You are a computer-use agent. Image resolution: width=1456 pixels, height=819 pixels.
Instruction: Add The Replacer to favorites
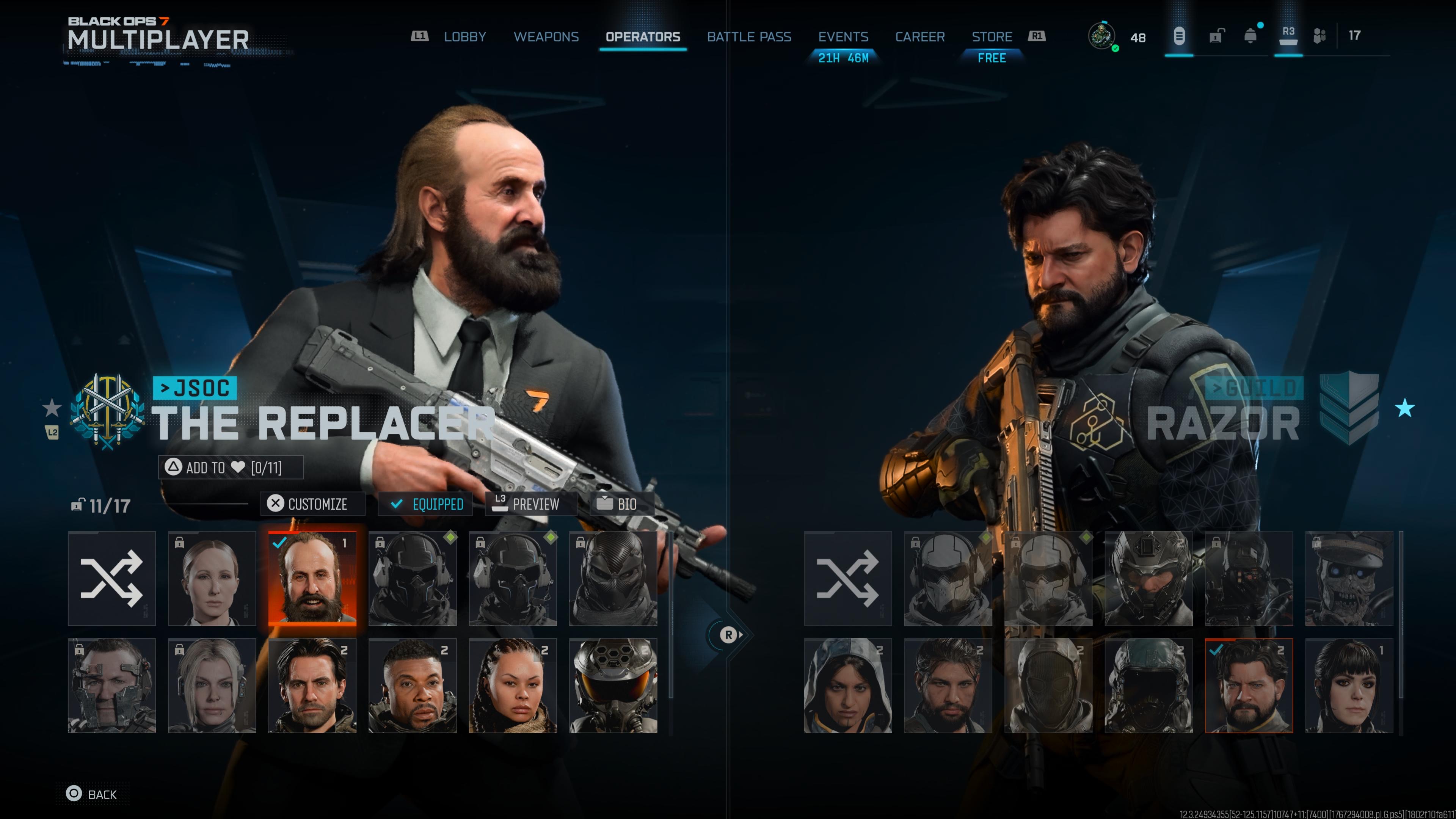pyautogui.click(x=231, y=468)
